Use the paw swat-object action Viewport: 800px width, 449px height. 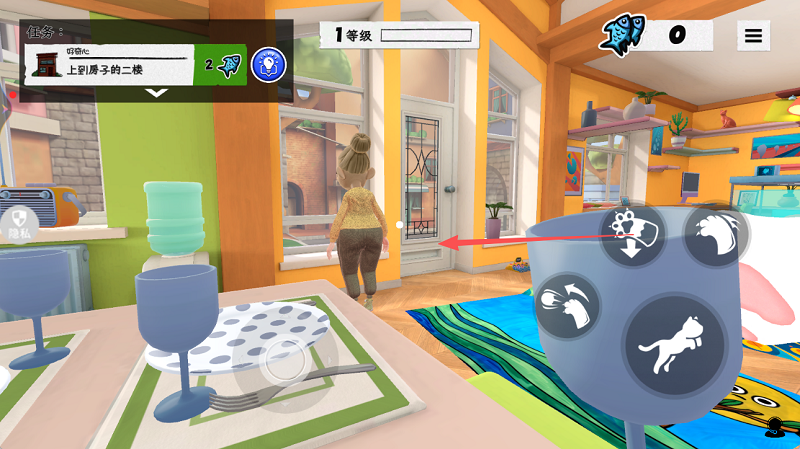pos(567,307)
